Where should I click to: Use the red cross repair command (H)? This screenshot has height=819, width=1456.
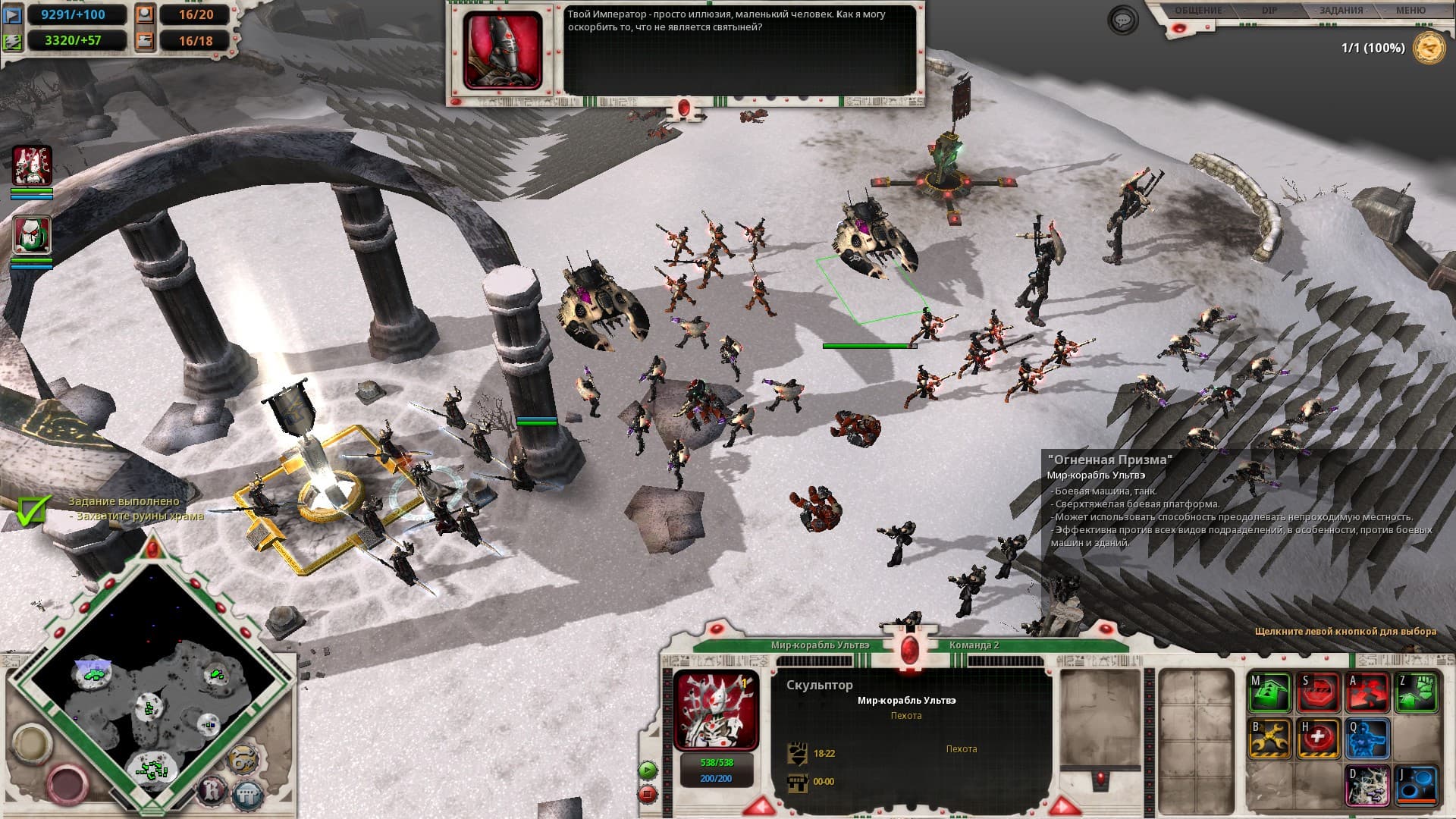[x=1319, y=739]
